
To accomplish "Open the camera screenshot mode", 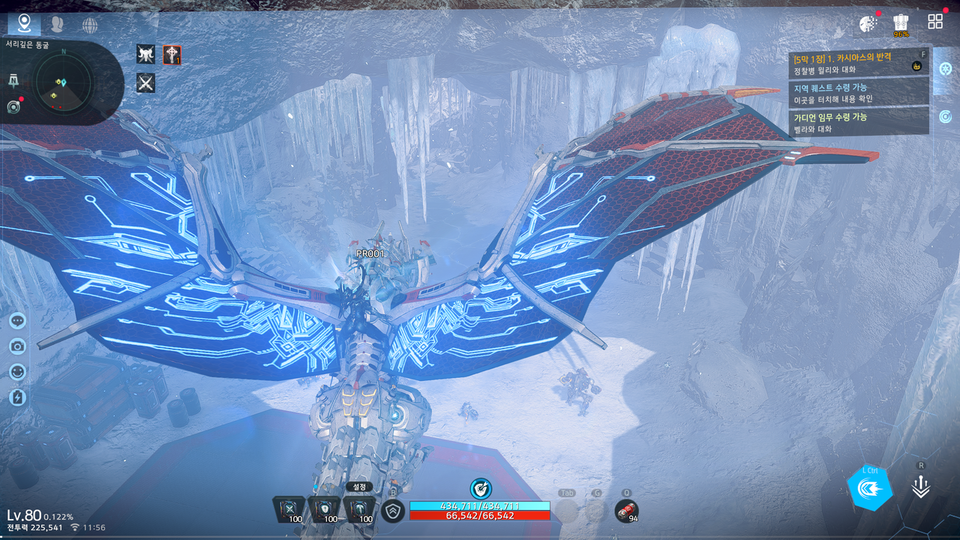I will [17, 346].
